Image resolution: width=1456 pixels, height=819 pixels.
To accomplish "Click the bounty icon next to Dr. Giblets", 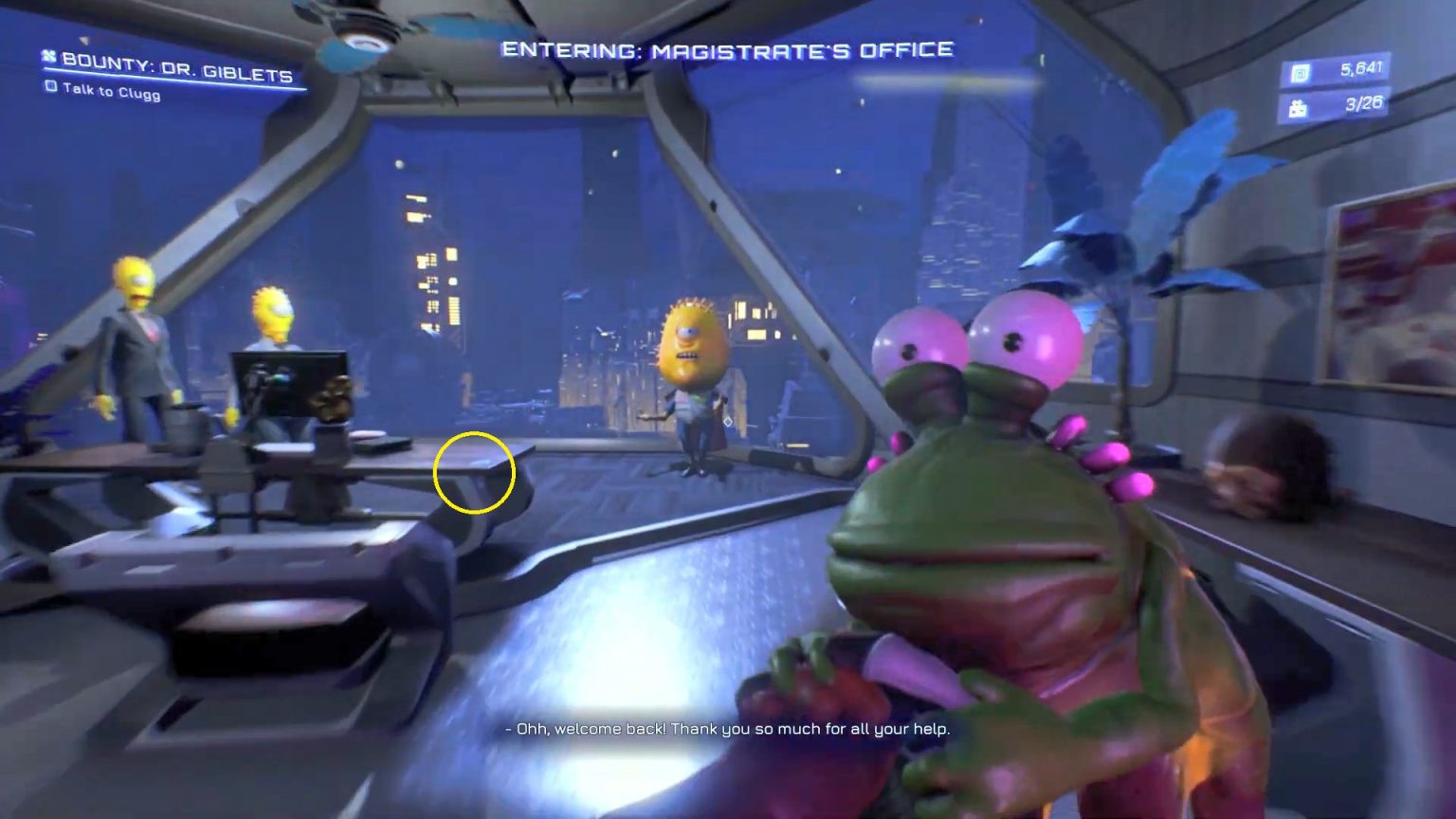I will (48, 58).
